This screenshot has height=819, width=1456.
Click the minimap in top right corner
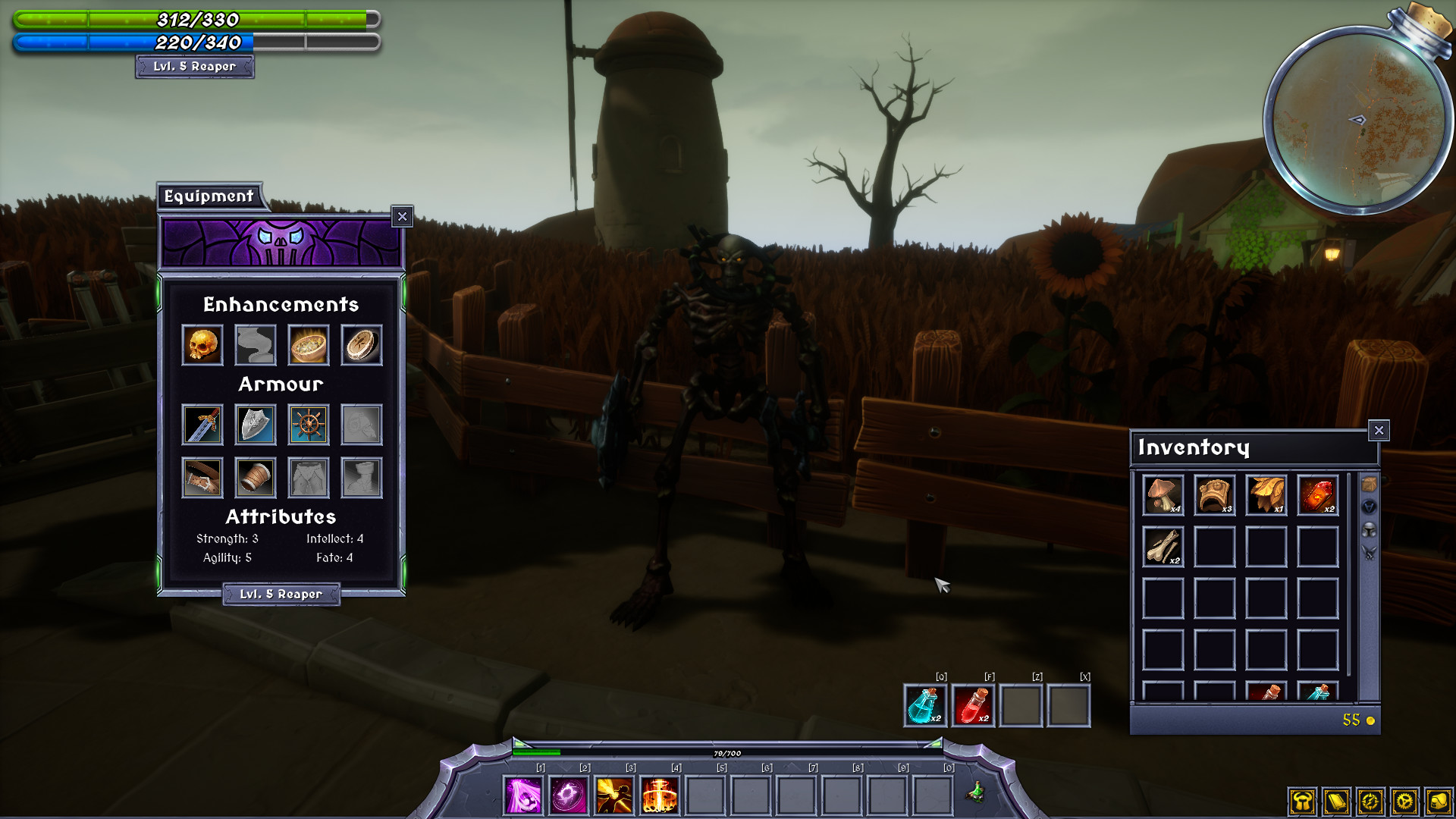pyautogui.click(x=1357, y=118)
